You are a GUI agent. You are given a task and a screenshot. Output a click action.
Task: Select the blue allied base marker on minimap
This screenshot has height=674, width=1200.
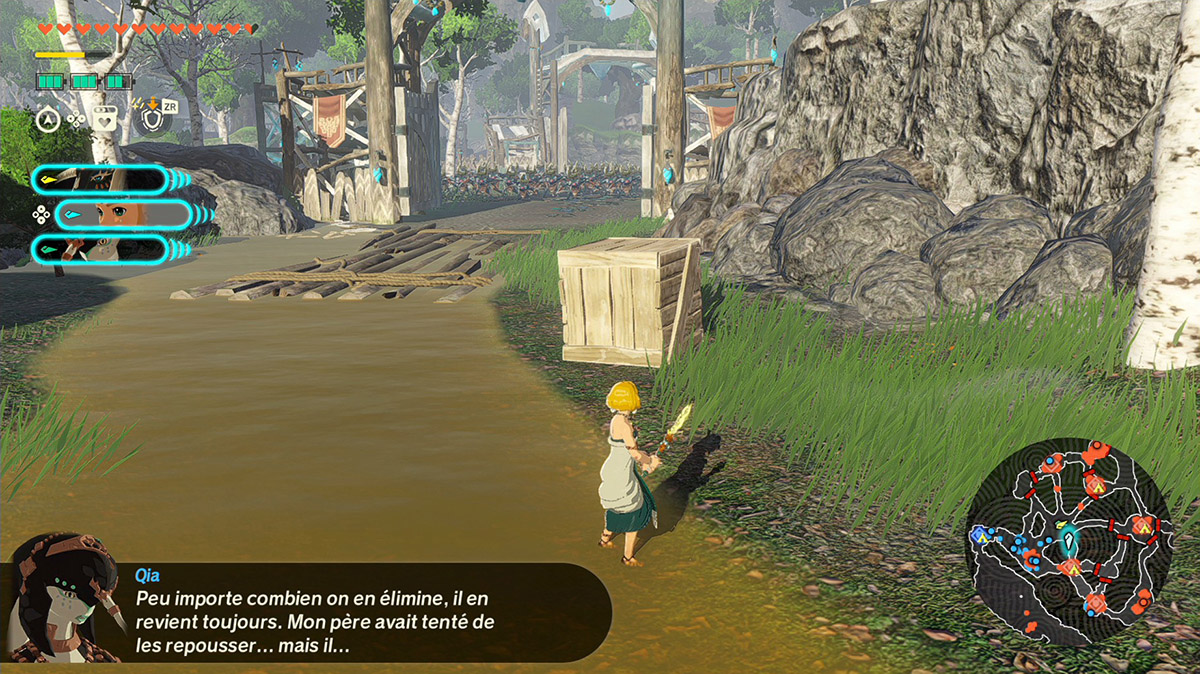pyautogui.click(x=980, y=536)
